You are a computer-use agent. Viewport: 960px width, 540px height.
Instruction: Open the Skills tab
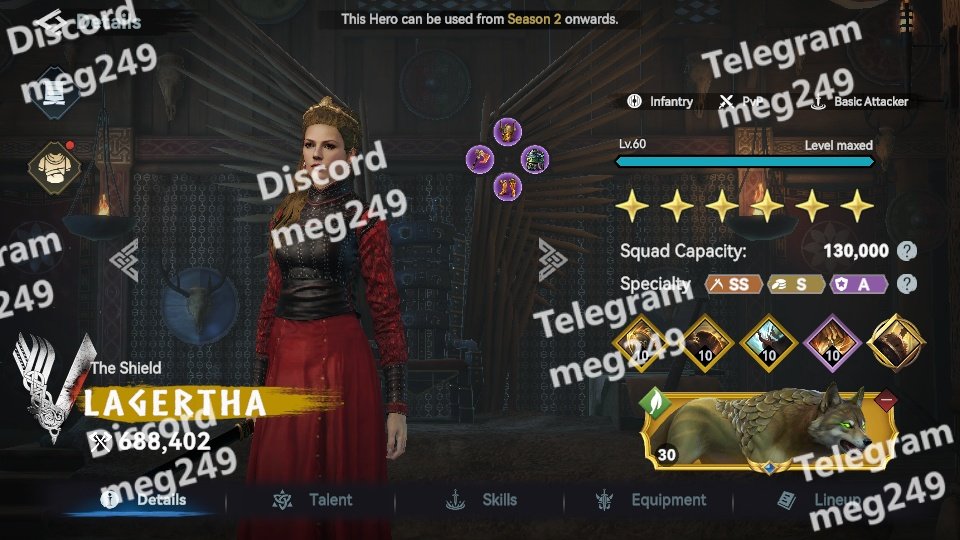pos(484,500)
